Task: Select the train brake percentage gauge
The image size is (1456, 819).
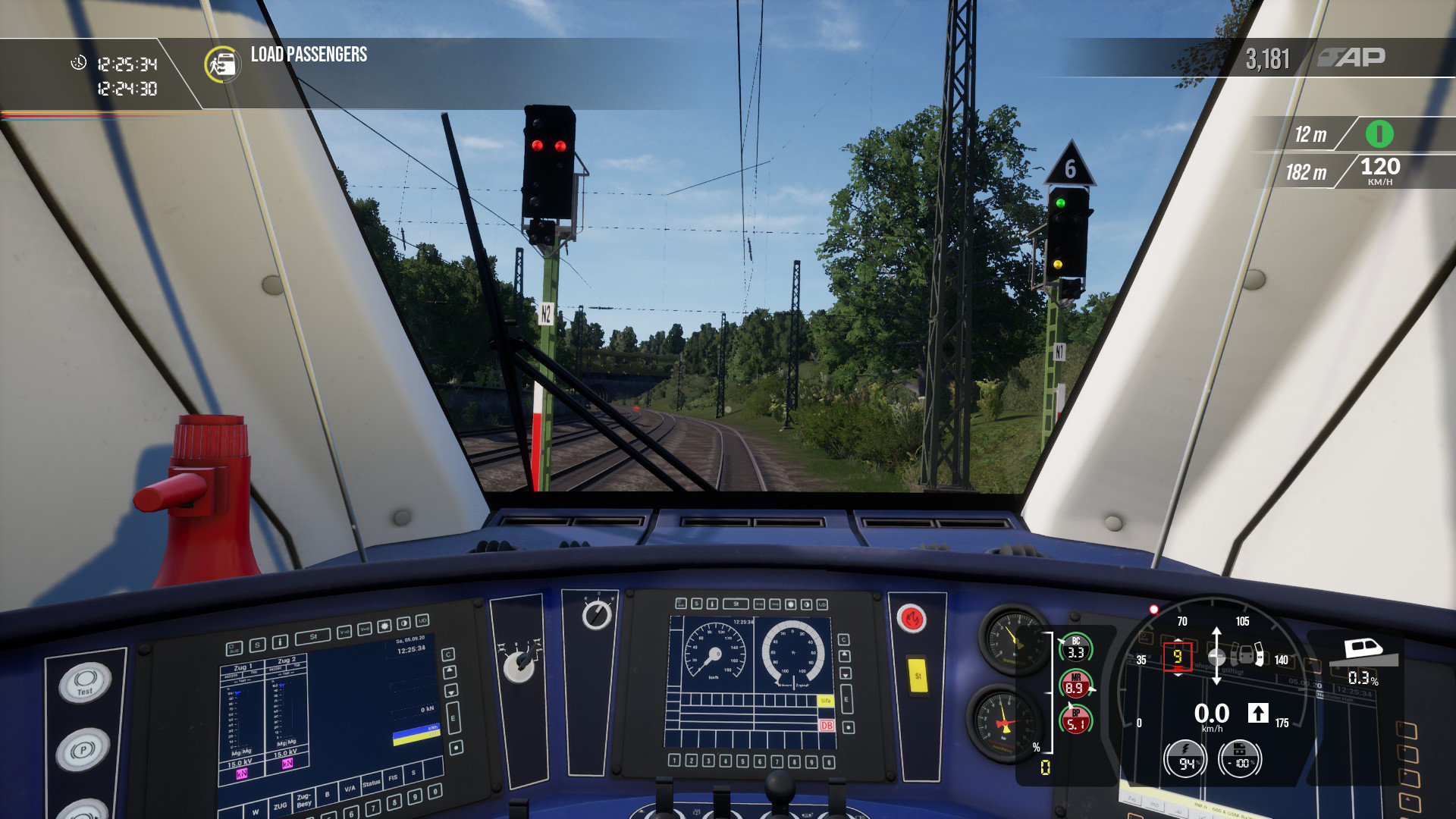Action: click(x=1239, y=759)
